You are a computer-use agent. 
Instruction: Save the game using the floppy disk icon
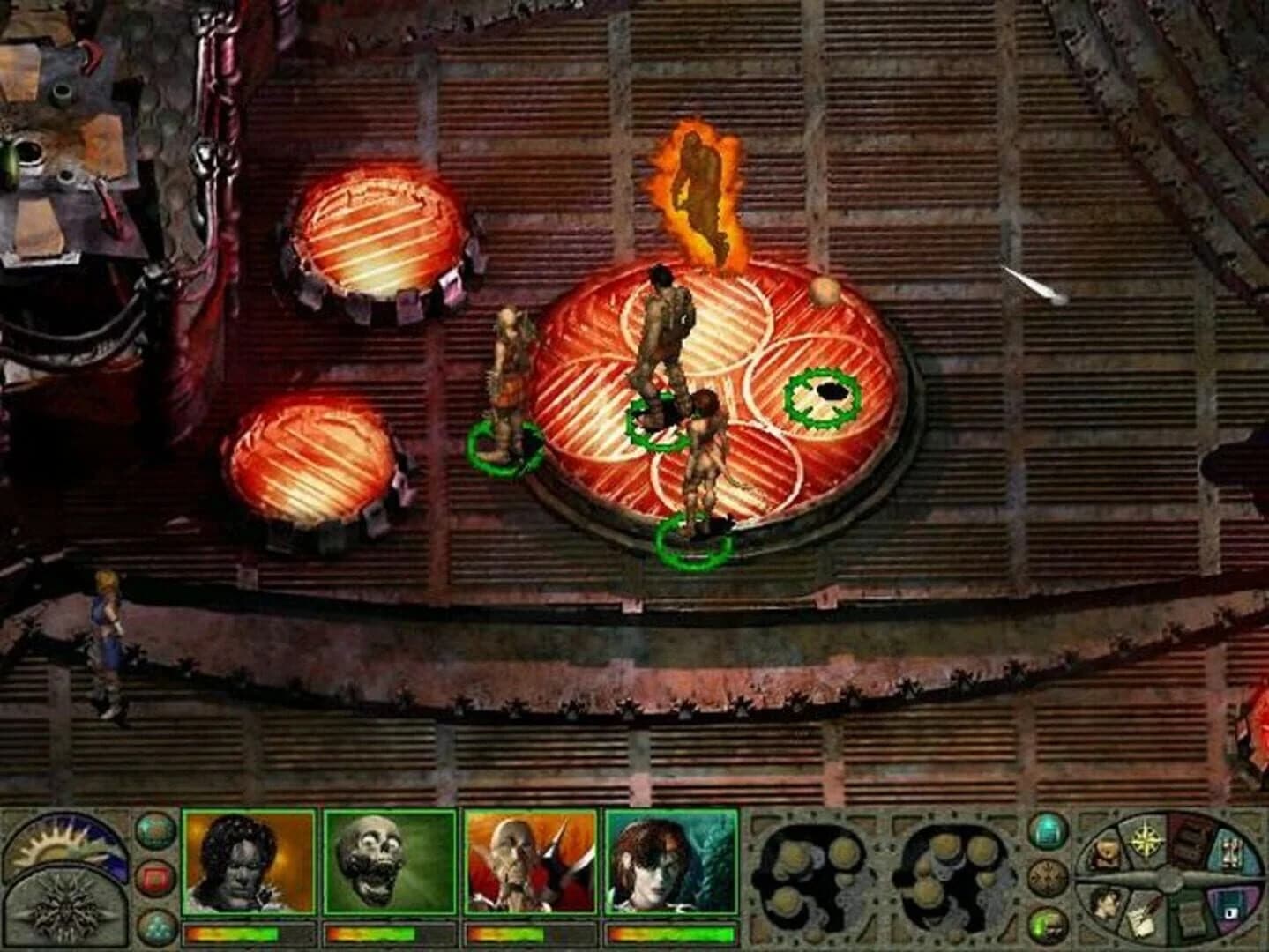(x=1230, y=911)
